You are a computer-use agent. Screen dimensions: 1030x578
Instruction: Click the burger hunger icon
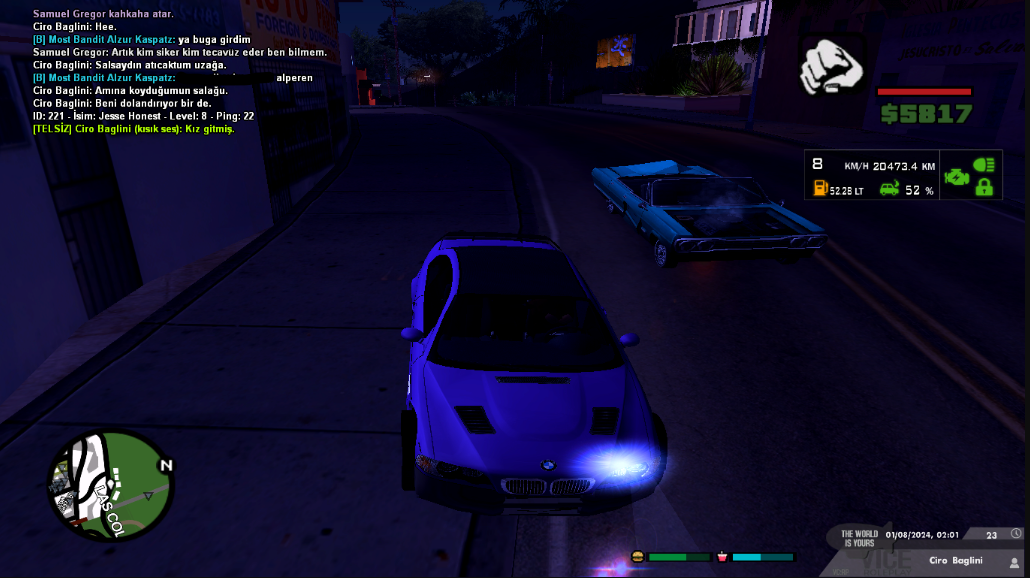[x=637, y=556]
